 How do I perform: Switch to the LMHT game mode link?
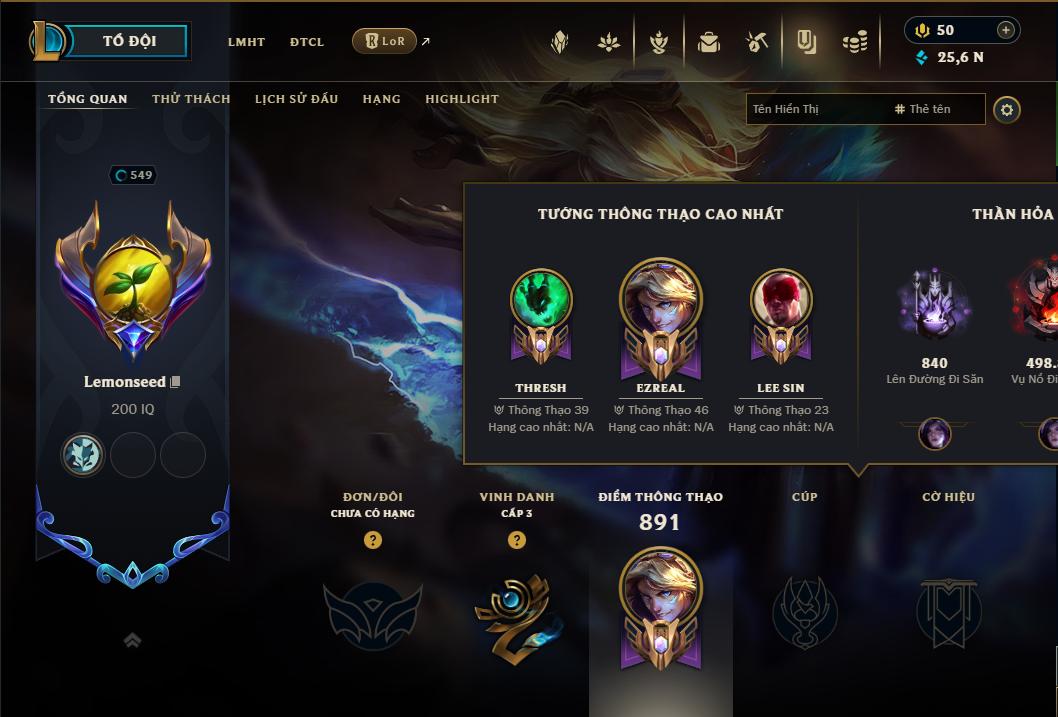coord(246,42)
